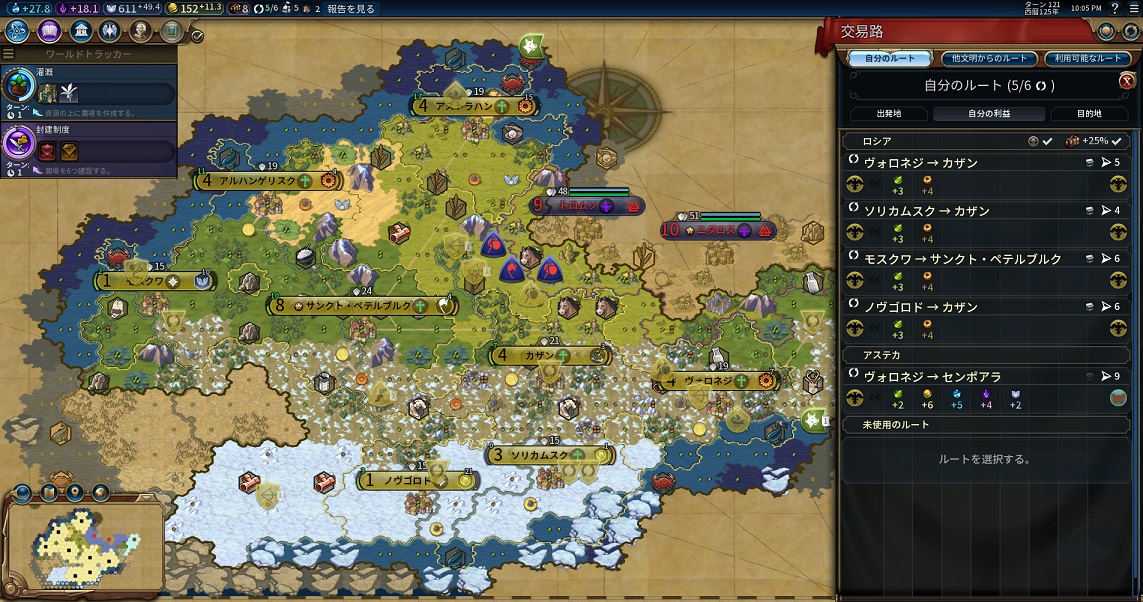Click 報告を見る reports button

(350, 9)
